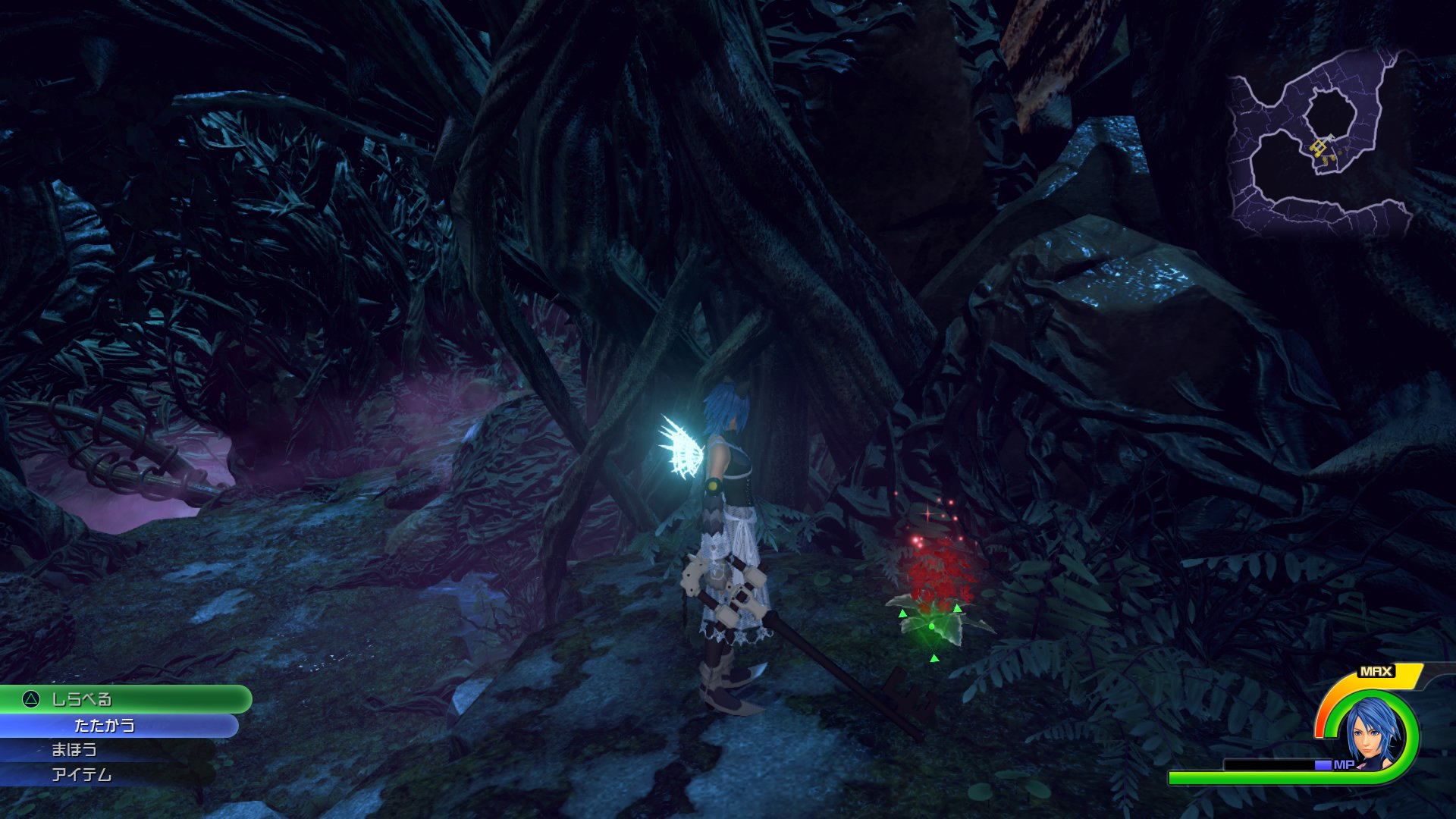The height and width of the screenshot is (819, 1456).
Task: Click the white player arrow on minimap
Action: [1331, 137]
